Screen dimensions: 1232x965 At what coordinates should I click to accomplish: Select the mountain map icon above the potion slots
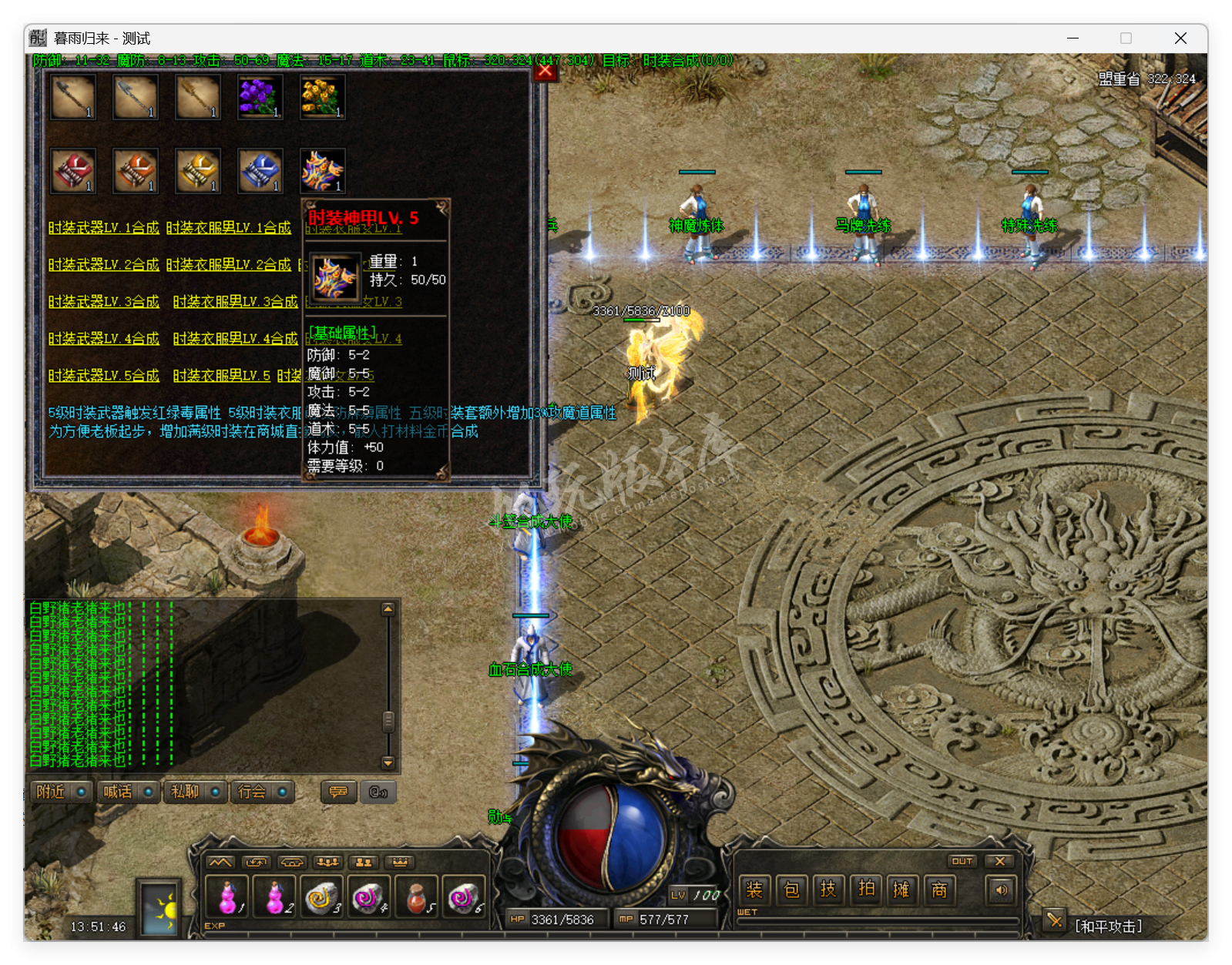pos(221,863)
